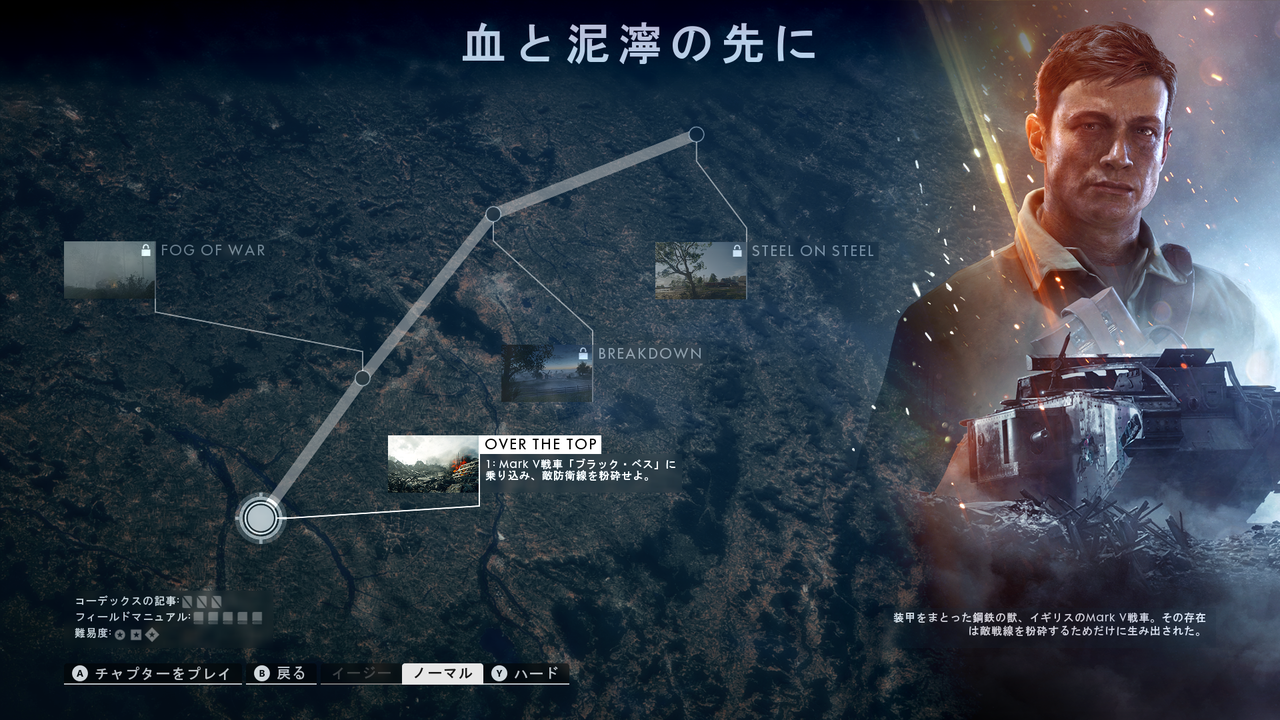Screen dimensions: 1280x720
Task: Click the hard difficulty diamond icon
Action: pos(152,634)
